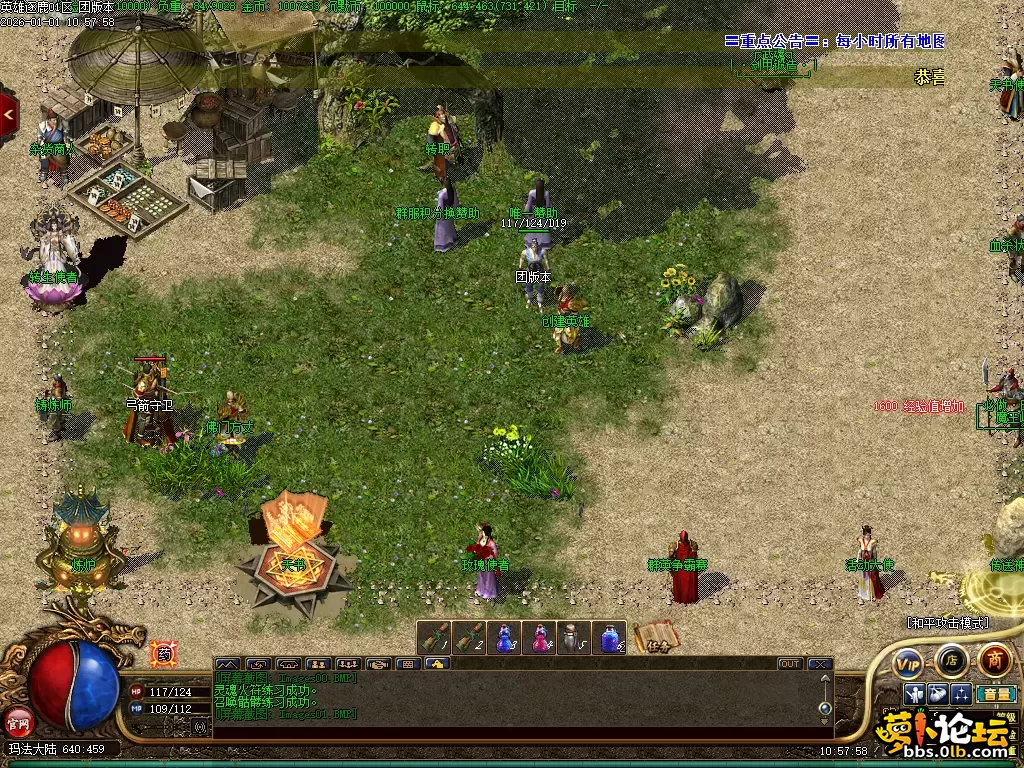Open the VIP panel
The image size is (1024, 768).
(908, 661)
